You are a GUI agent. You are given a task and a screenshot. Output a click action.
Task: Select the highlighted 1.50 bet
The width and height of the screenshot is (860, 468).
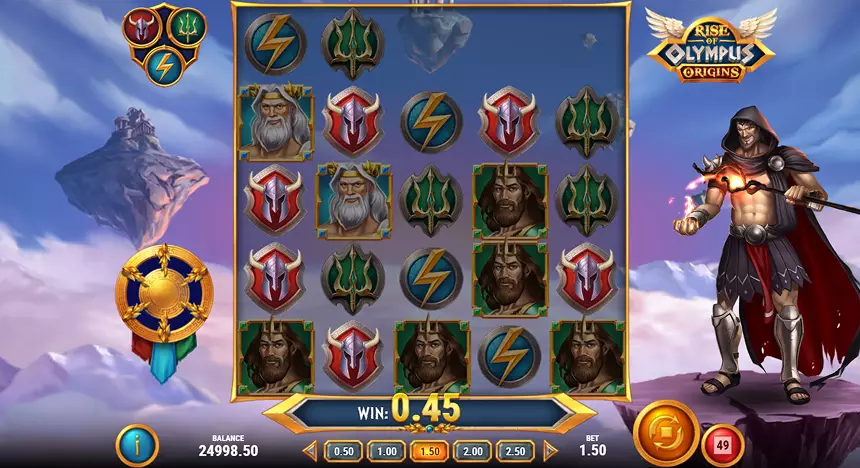pyautogui.click(x=430, y=451)
